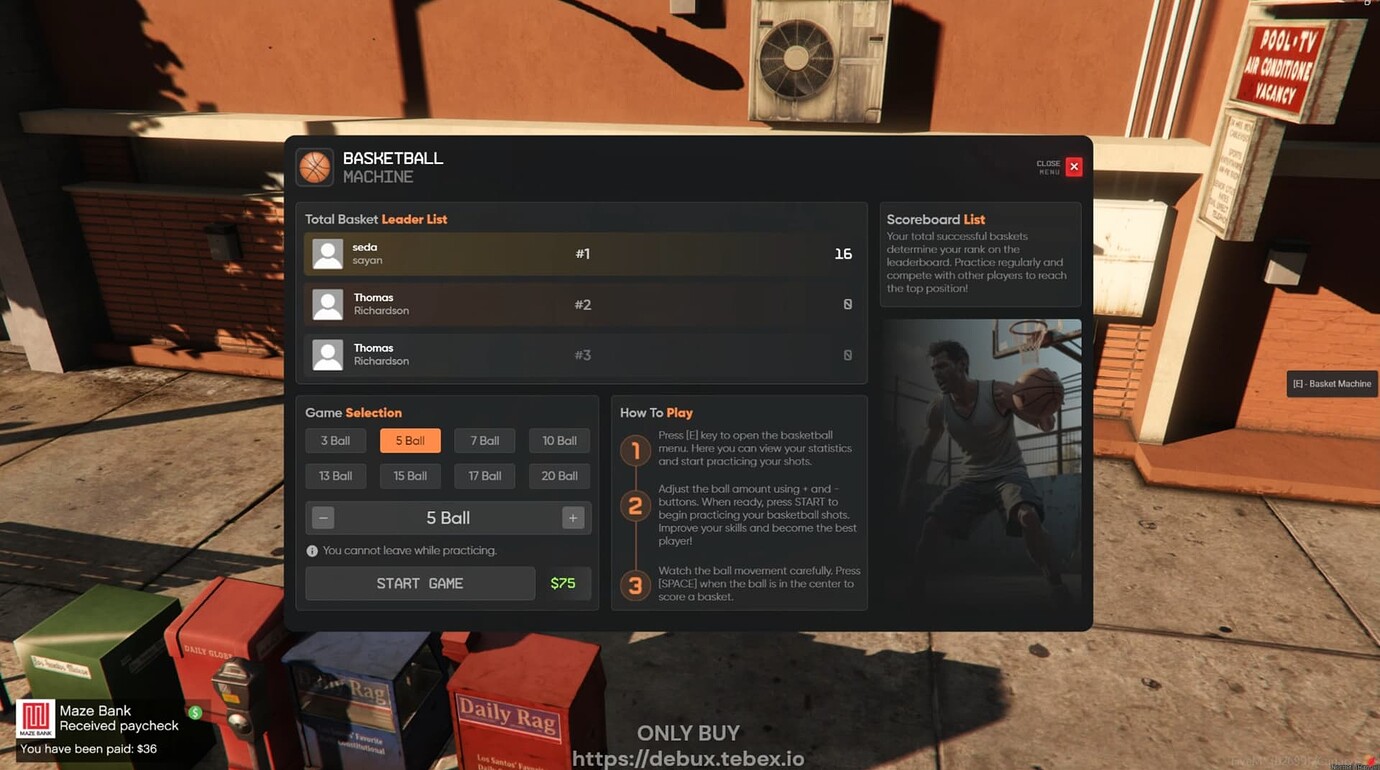
Task: Select the 10 Ball game mode
Action: coord(559,440)
